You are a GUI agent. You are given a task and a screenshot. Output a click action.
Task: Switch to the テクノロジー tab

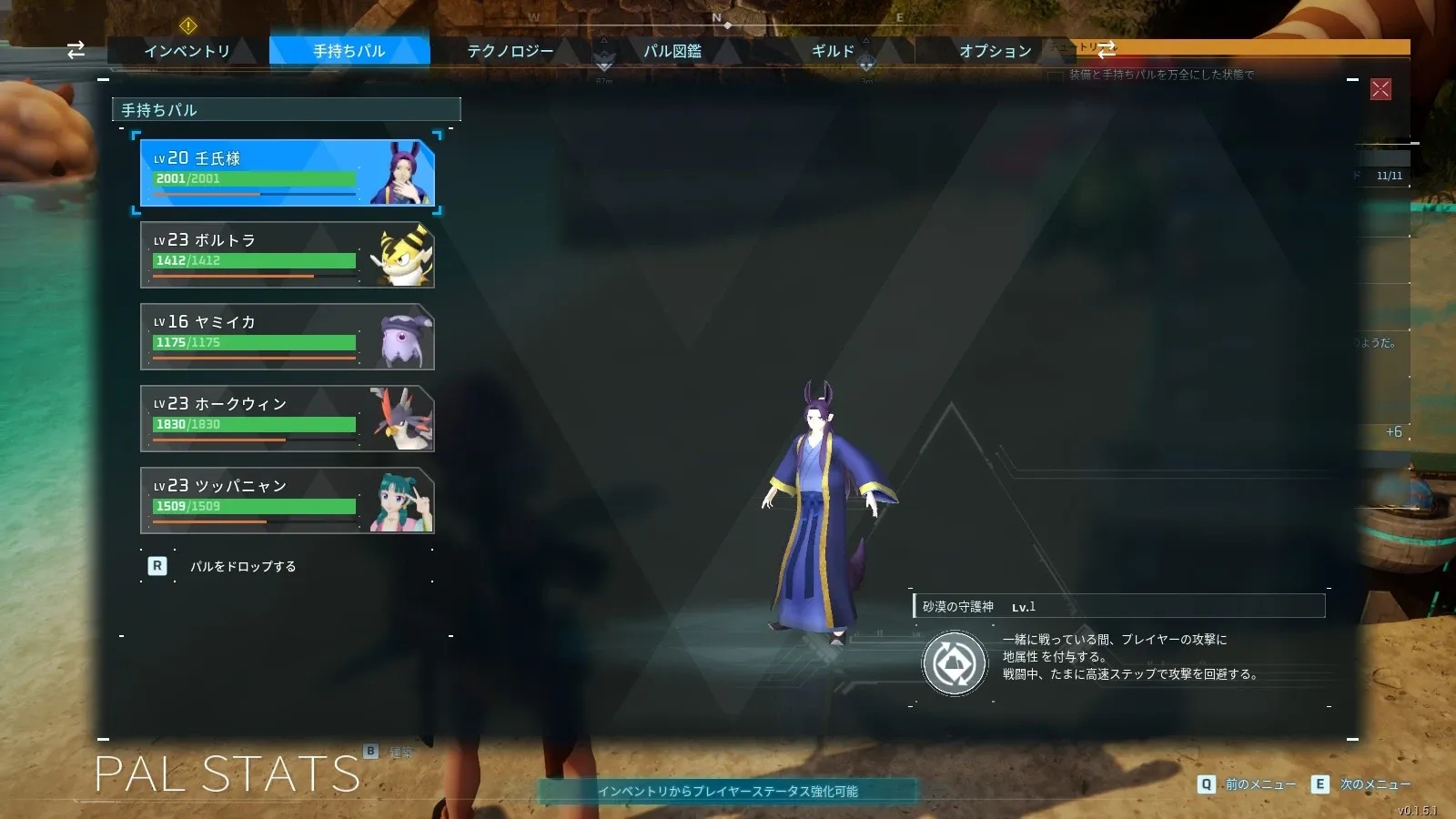(510, 51)
